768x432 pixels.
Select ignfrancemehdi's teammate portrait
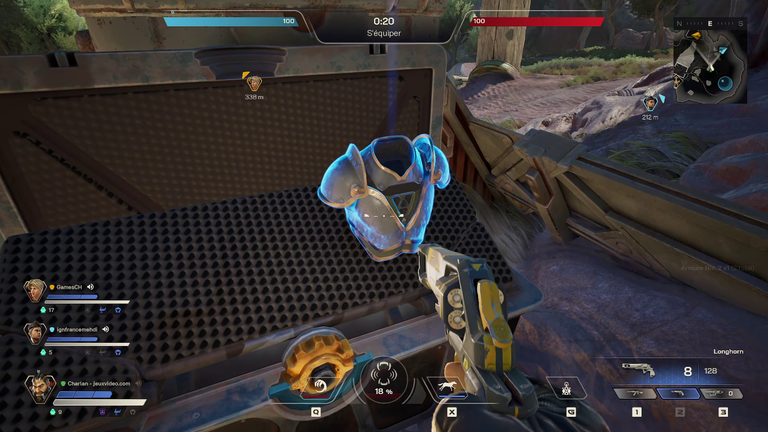point(34,333)
